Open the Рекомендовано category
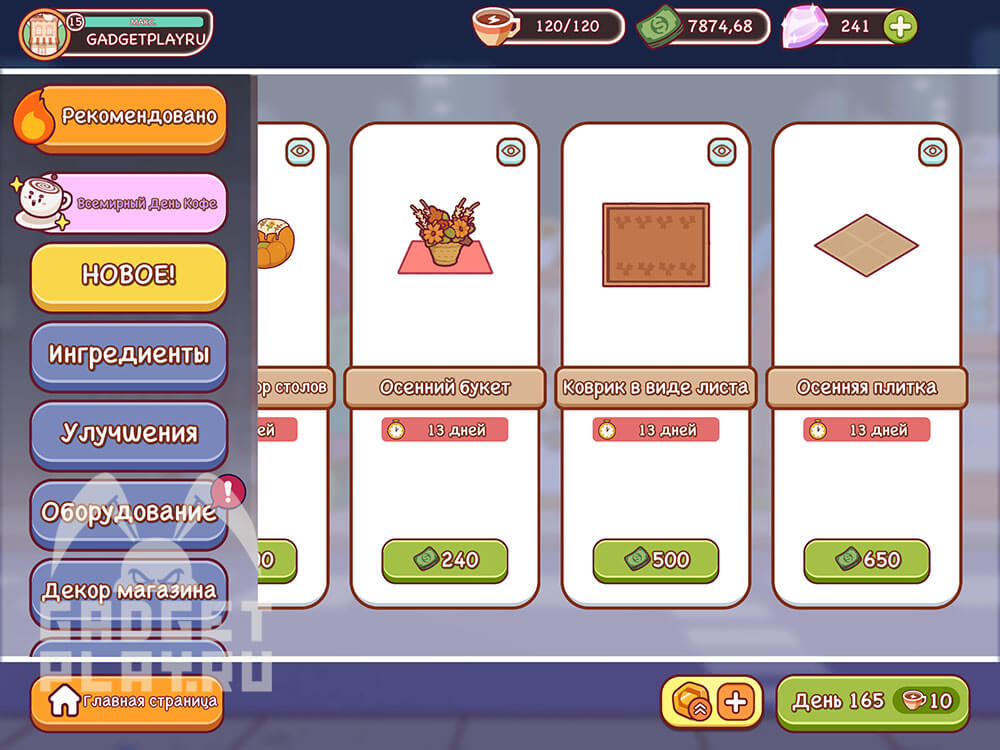1000x750 pixels. coord(128,117)
